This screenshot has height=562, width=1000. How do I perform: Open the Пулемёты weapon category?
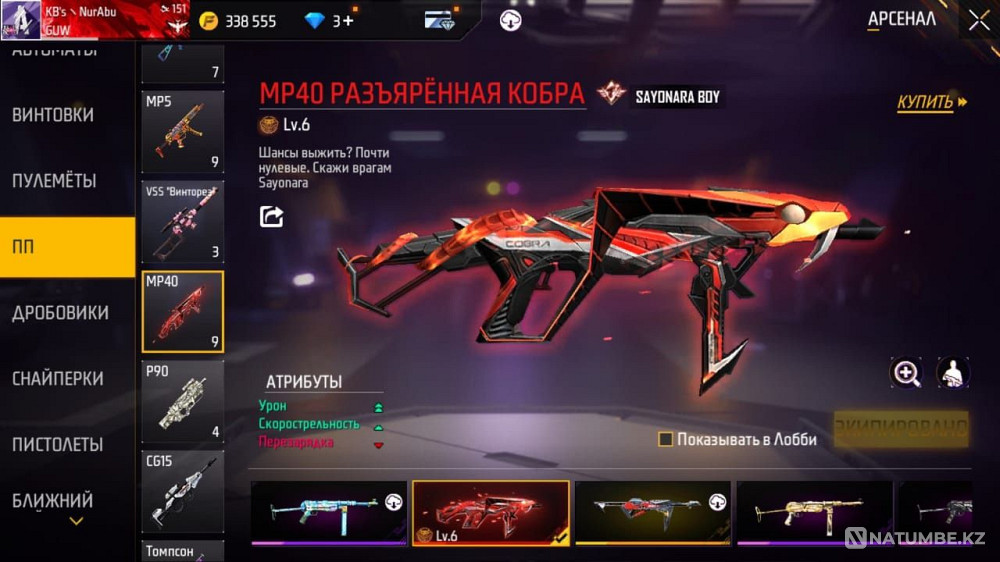54,181
